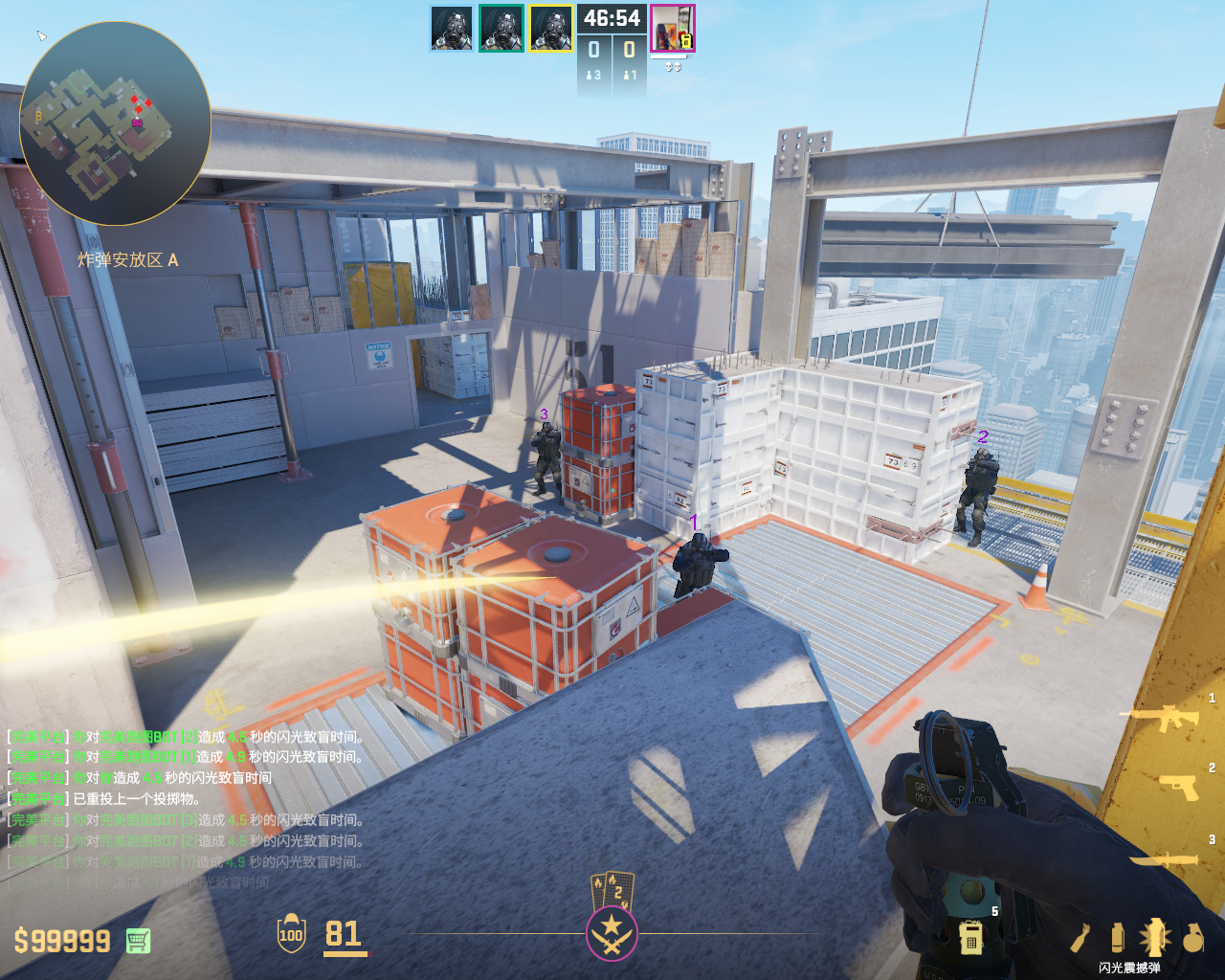Select the molotov grenade icon
This screenshot has height=980, width=1225.
pyautogui.click(x=1081, y=939)
